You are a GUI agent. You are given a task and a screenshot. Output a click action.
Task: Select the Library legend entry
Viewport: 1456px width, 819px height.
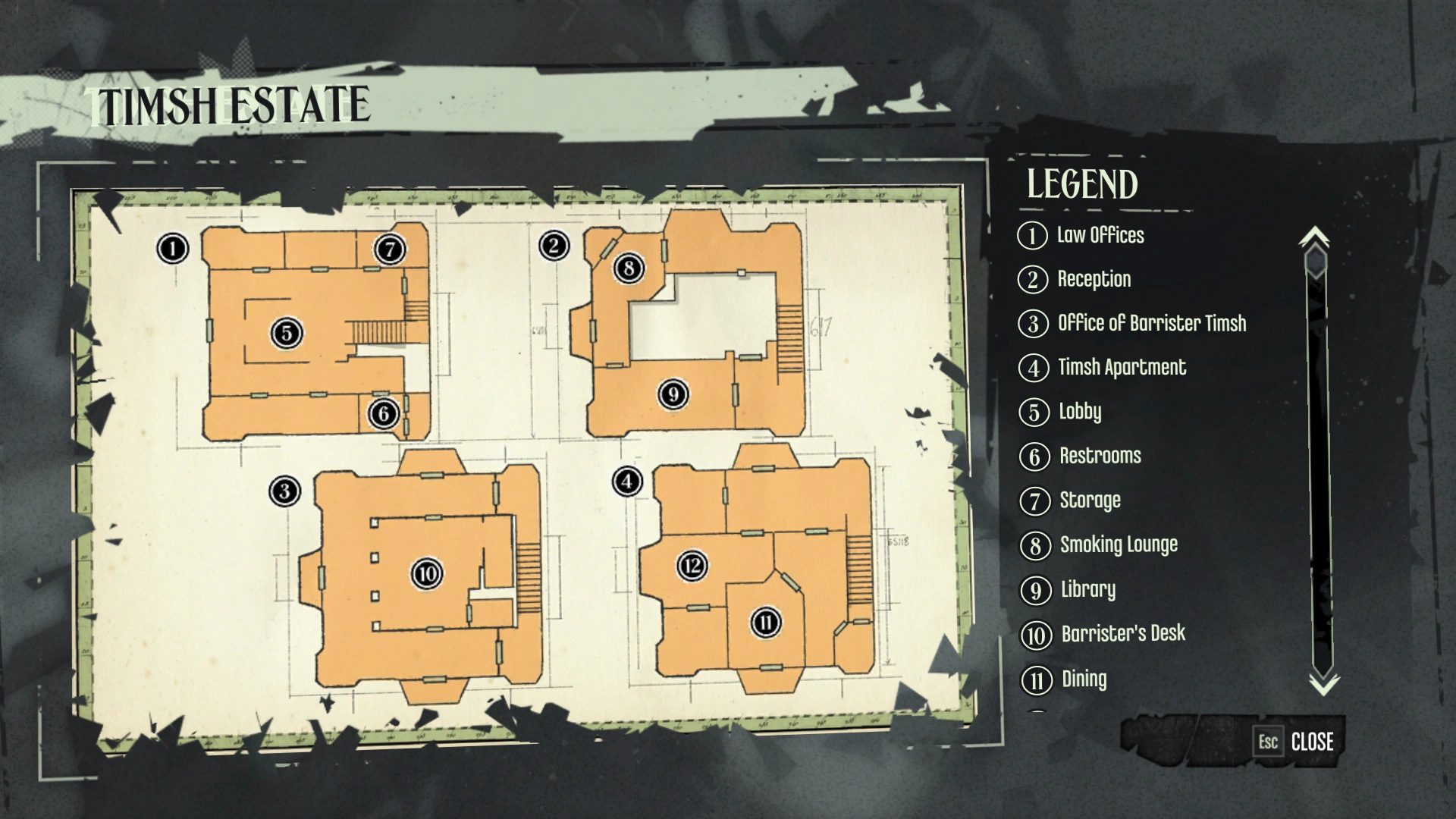pyautogui.click(x=1087, y=589)
